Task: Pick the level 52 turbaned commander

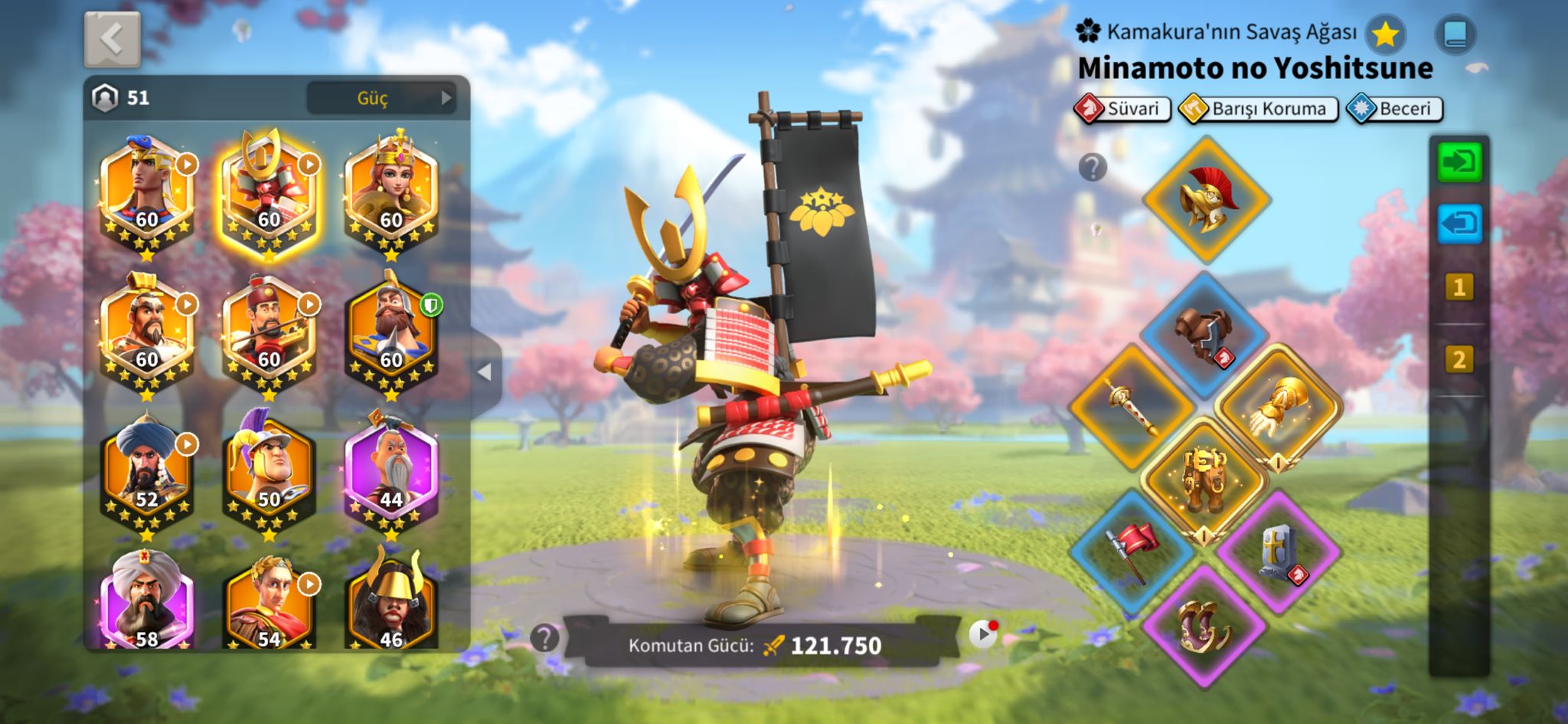Action: coord(146,469)
